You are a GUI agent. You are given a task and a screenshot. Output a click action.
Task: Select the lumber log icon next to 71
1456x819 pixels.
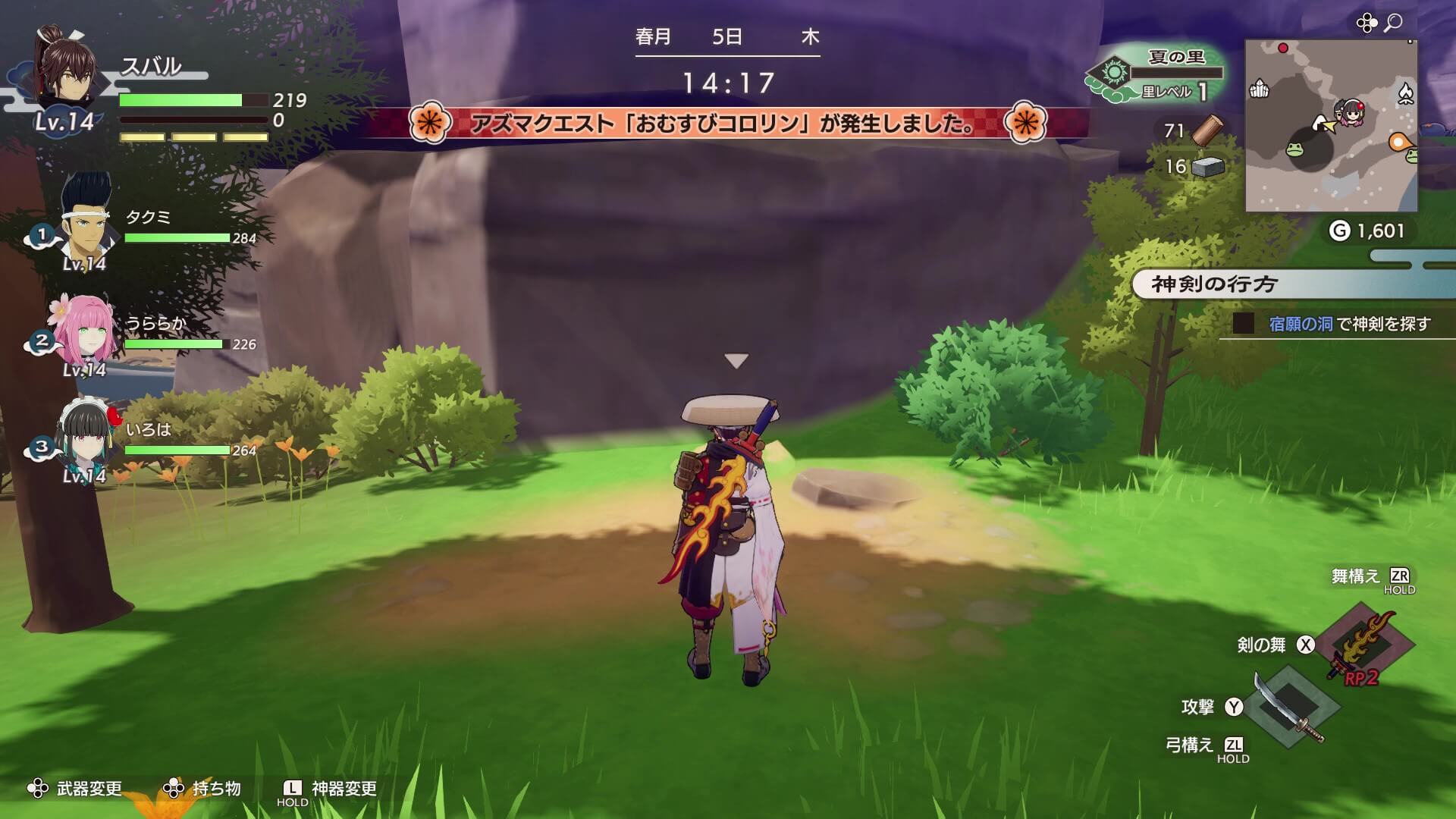pos(1207,130)
